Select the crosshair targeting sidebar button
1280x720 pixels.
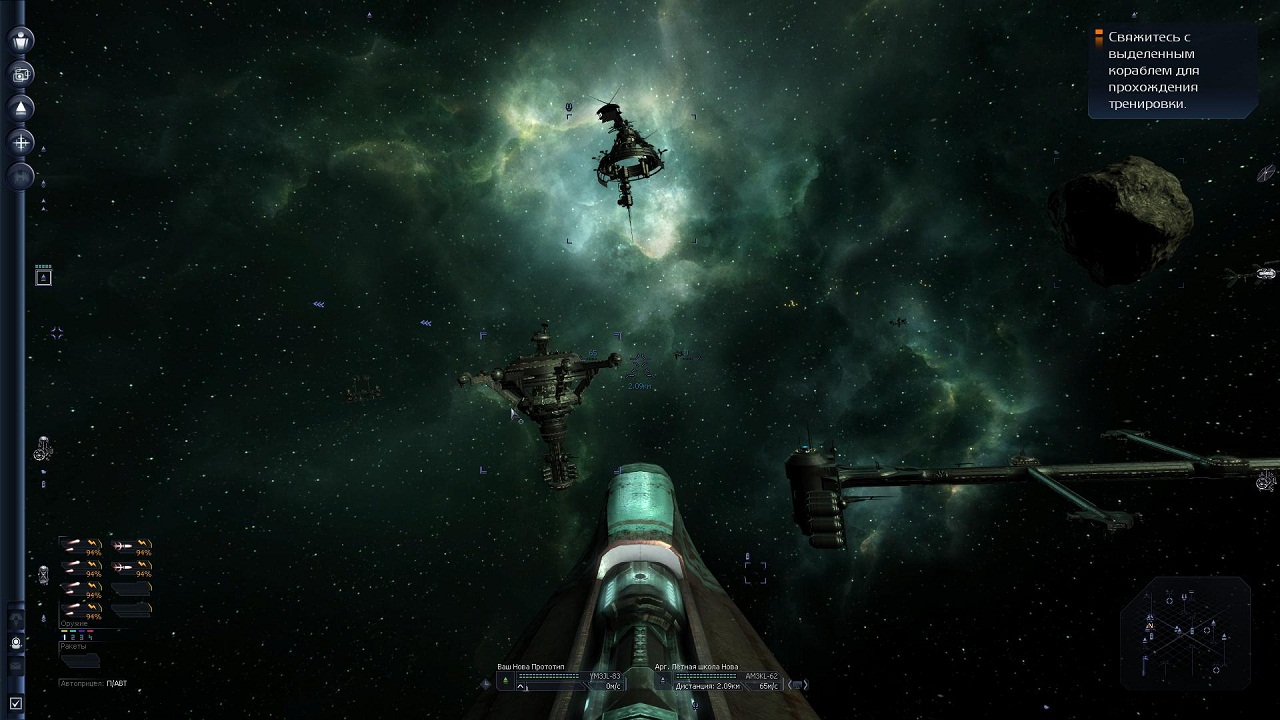point(21,142)
